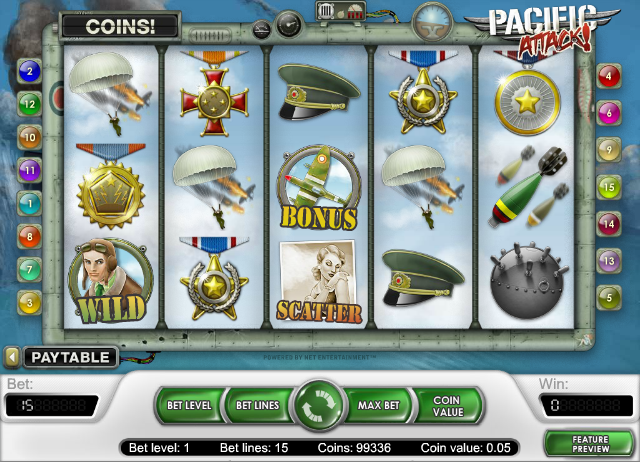The image size is (640, 462).
Task: Choose payline 4 red marker
Action: click(x=607, y=77)
